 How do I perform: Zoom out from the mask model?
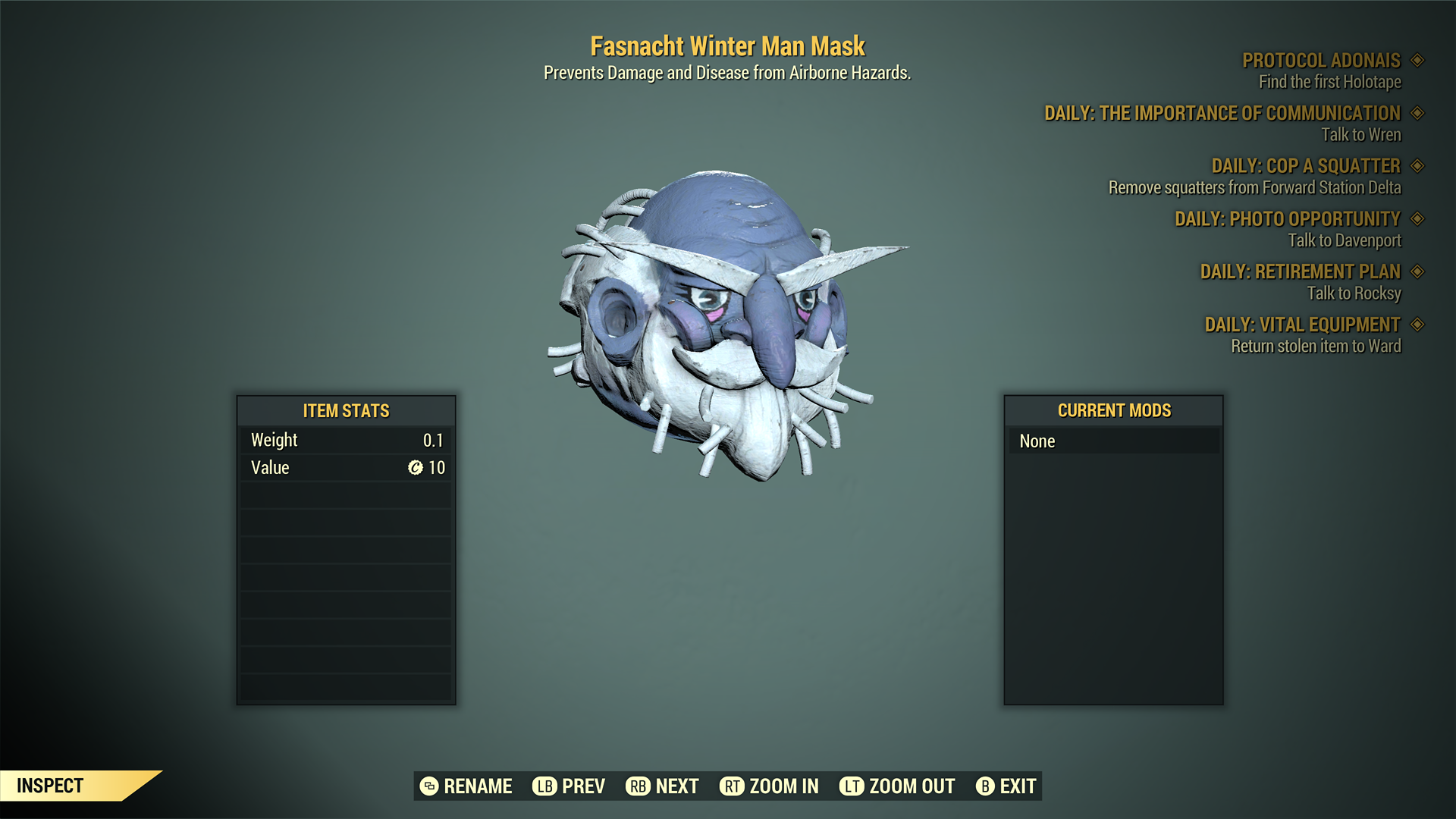tap(897, 786)
